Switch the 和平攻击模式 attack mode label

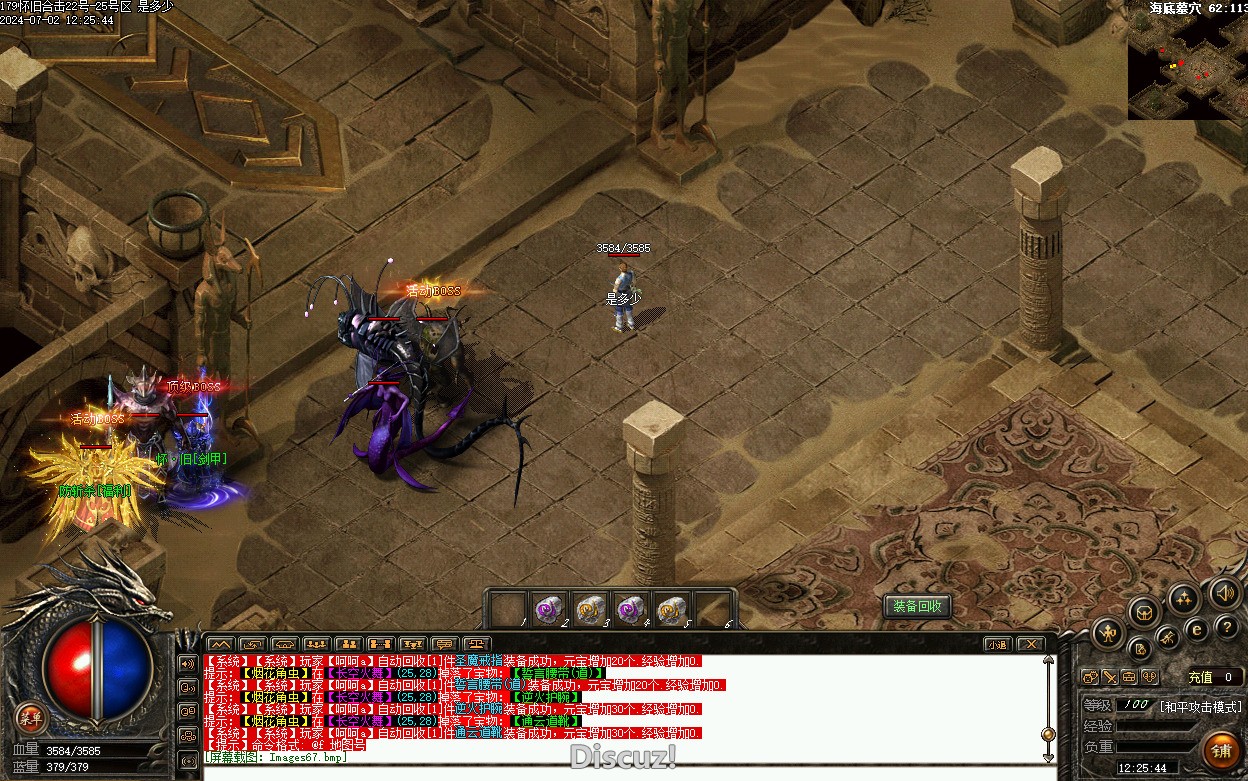(x=1200, y=706)
